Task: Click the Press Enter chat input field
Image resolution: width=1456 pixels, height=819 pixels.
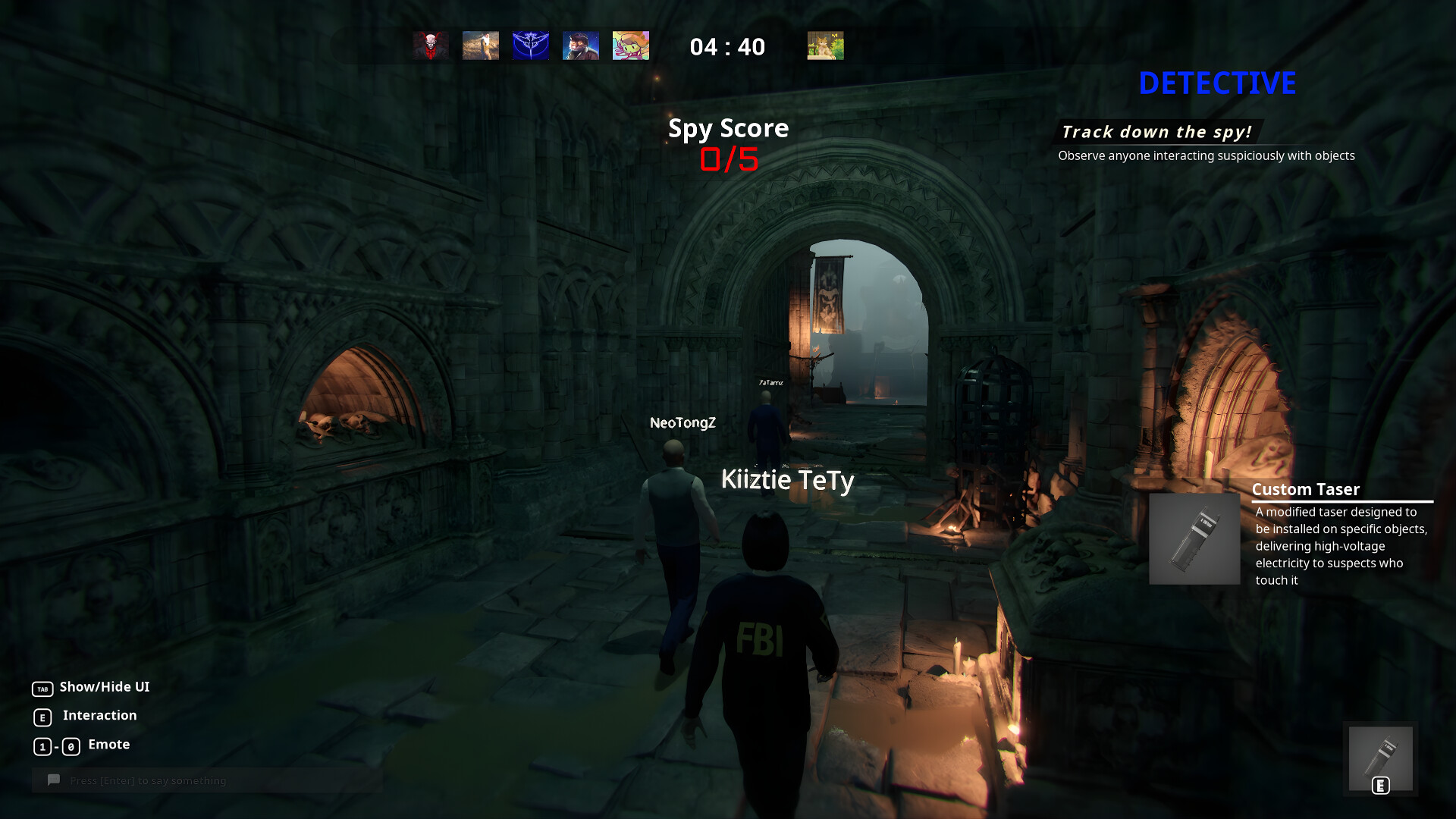Action: point(148,780)
